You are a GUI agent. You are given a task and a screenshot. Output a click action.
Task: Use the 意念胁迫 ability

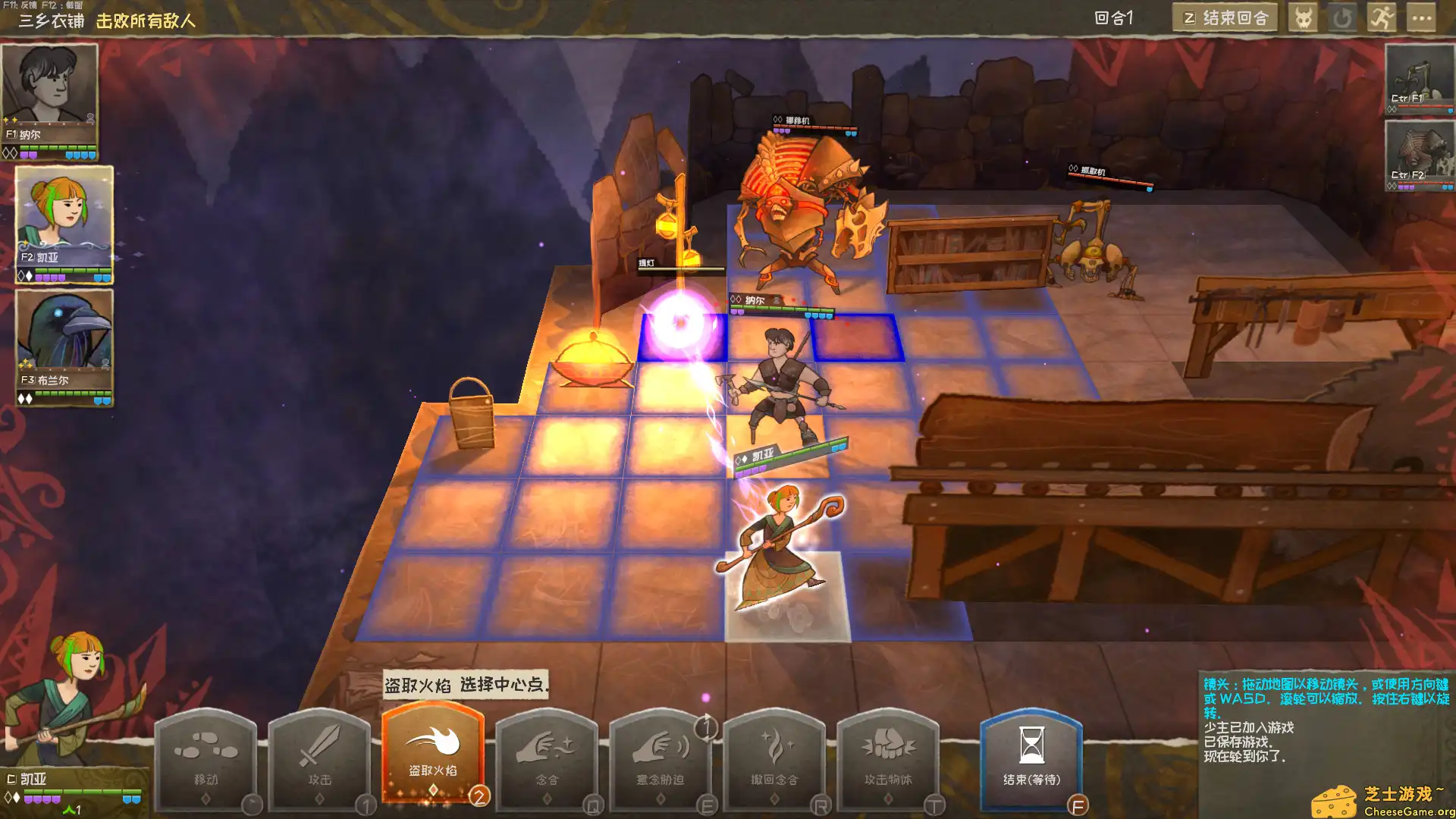pyautogui.click(x=661, y=758)
